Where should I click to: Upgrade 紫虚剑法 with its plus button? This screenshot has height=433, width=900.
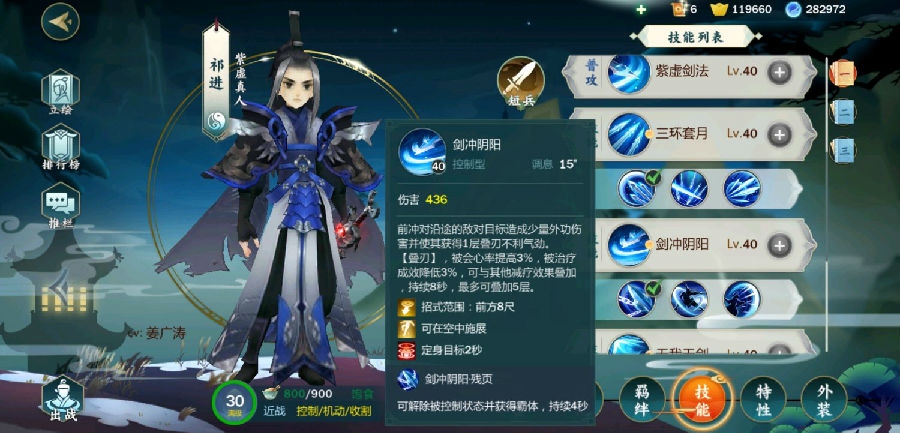click(x=779, y=72)
